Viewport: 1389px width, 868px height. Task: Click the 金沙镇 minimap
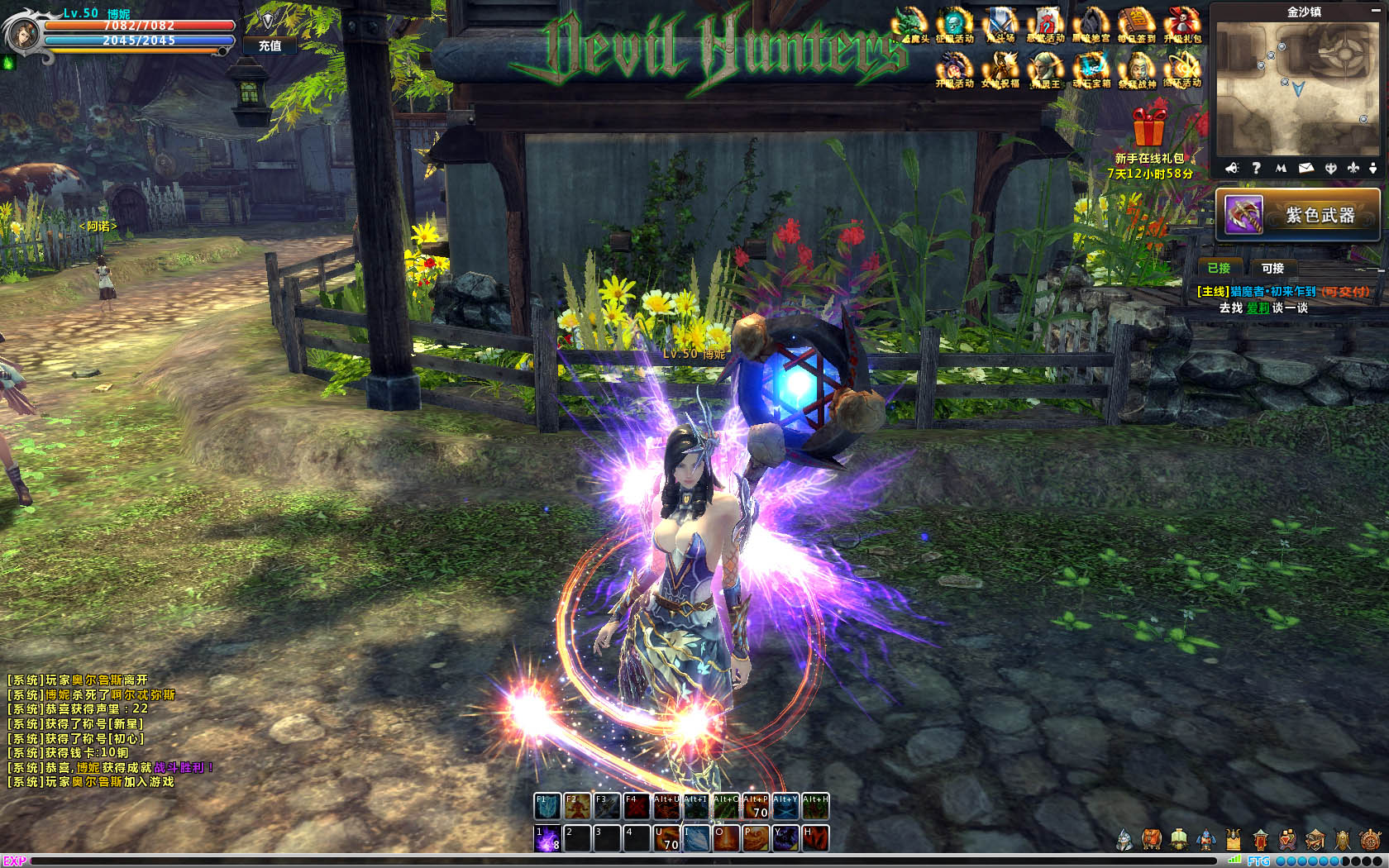[x=1298, y=87]
